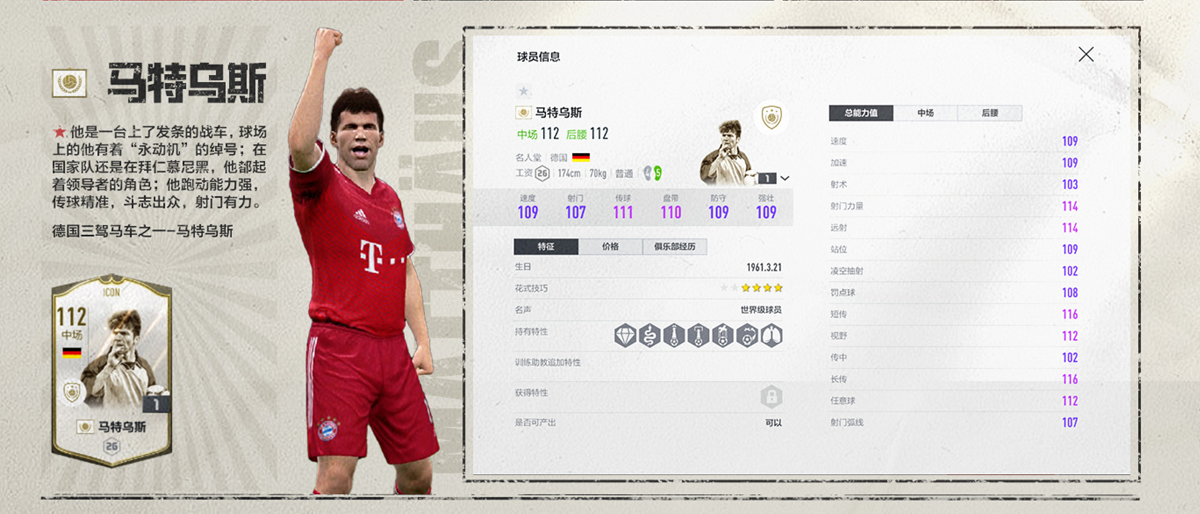Toggle the favorite star above the player name
1200x514 pixels.
[523, 91]
